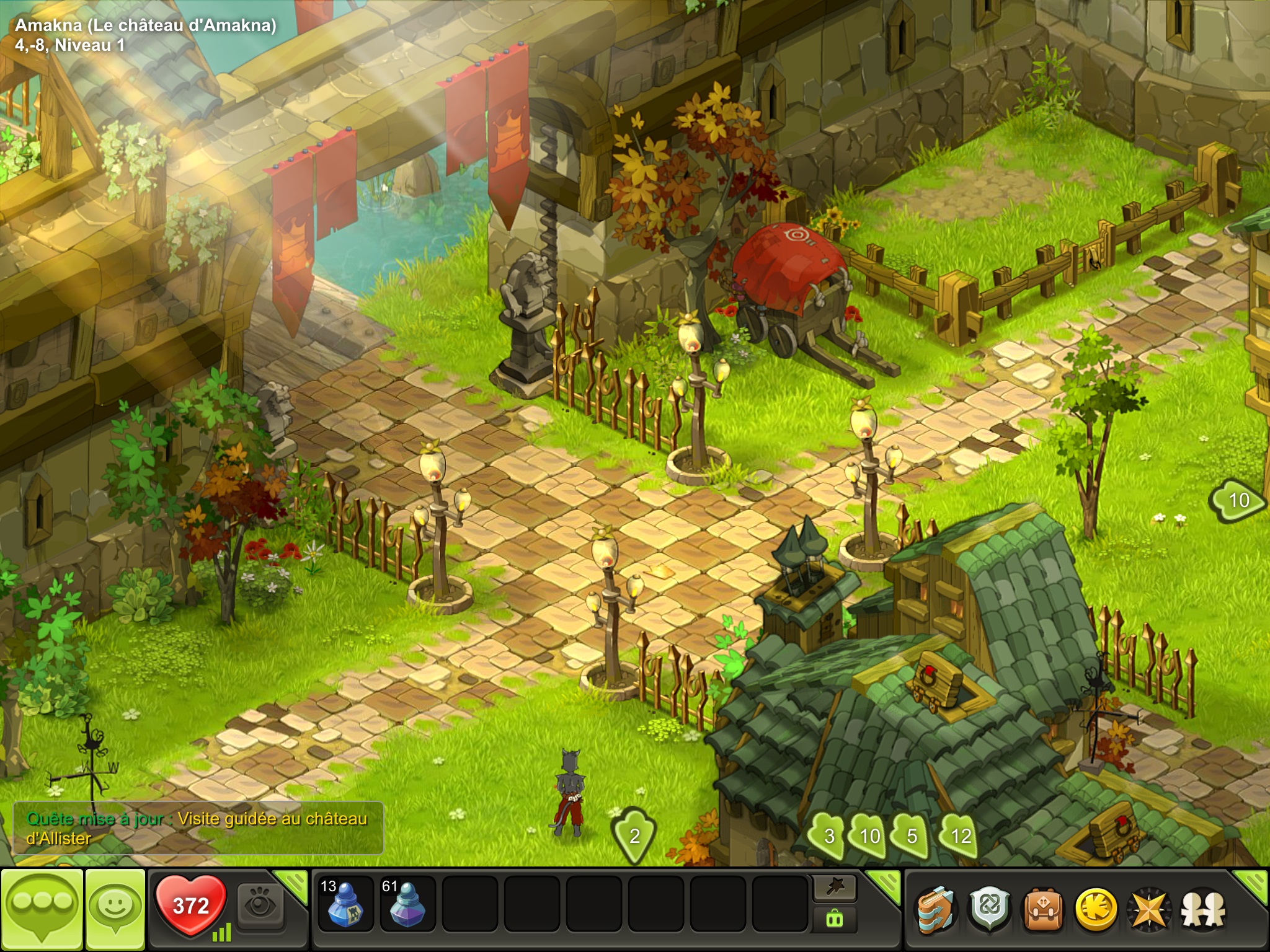1270x952 pixels.
Task: Use the blue potion with count 13
Action: tap(345, 905)
